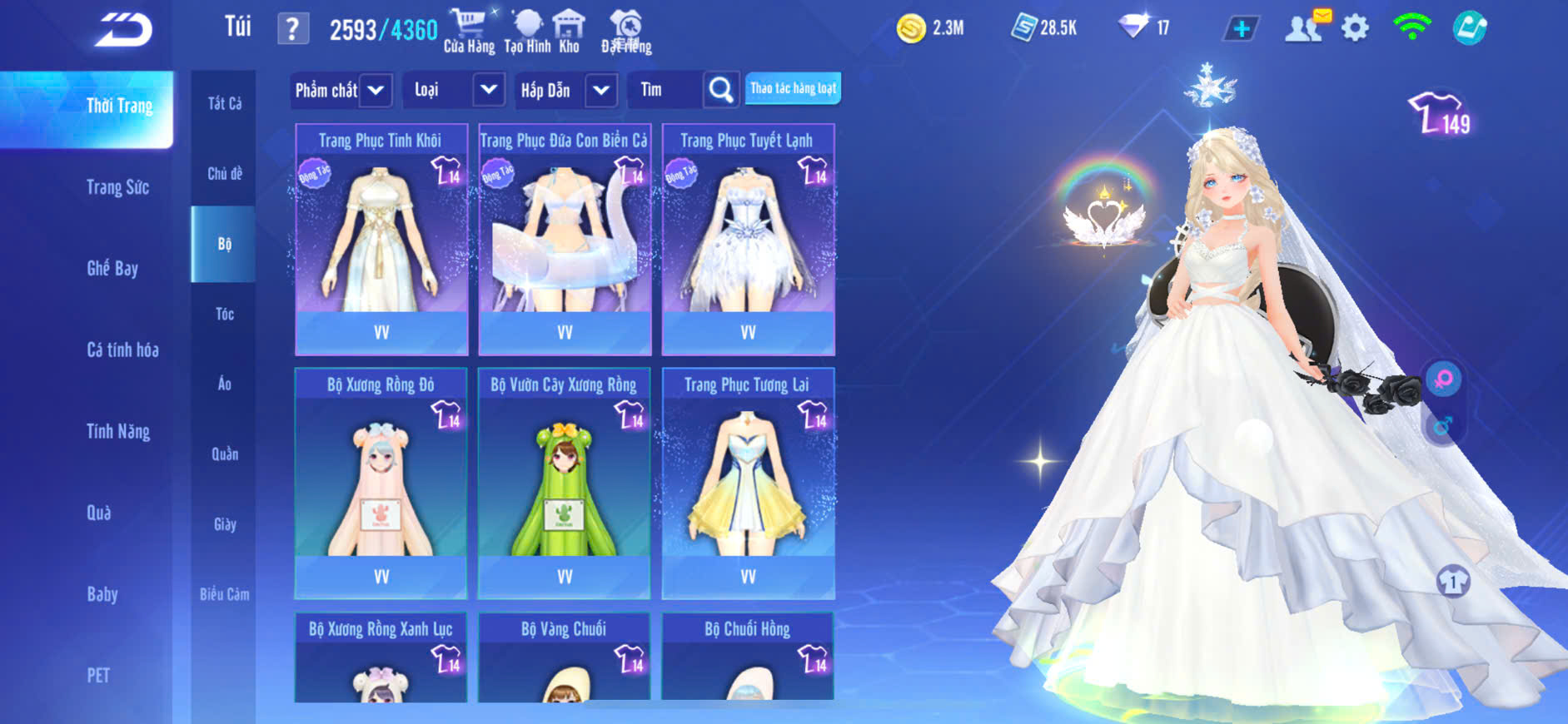Select the Trang Phục Tinh Khôi outfit
1568x724 pixels.
381,240
